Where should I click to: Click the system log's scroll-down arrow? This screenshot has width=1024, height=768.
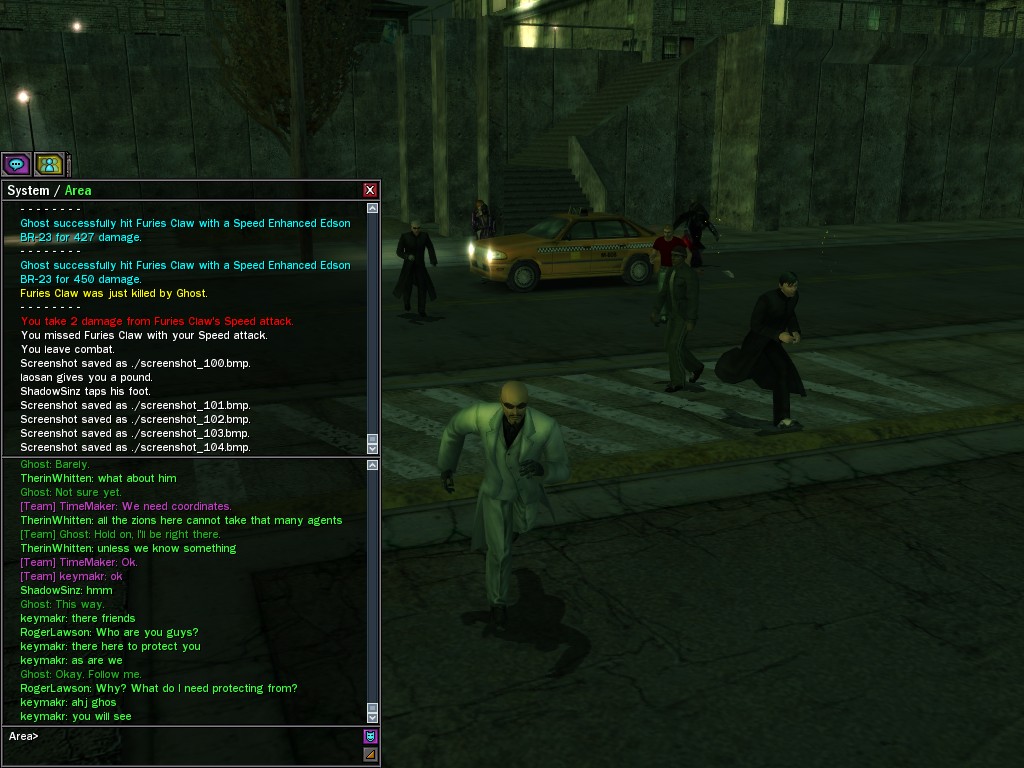tap(373, 449)
